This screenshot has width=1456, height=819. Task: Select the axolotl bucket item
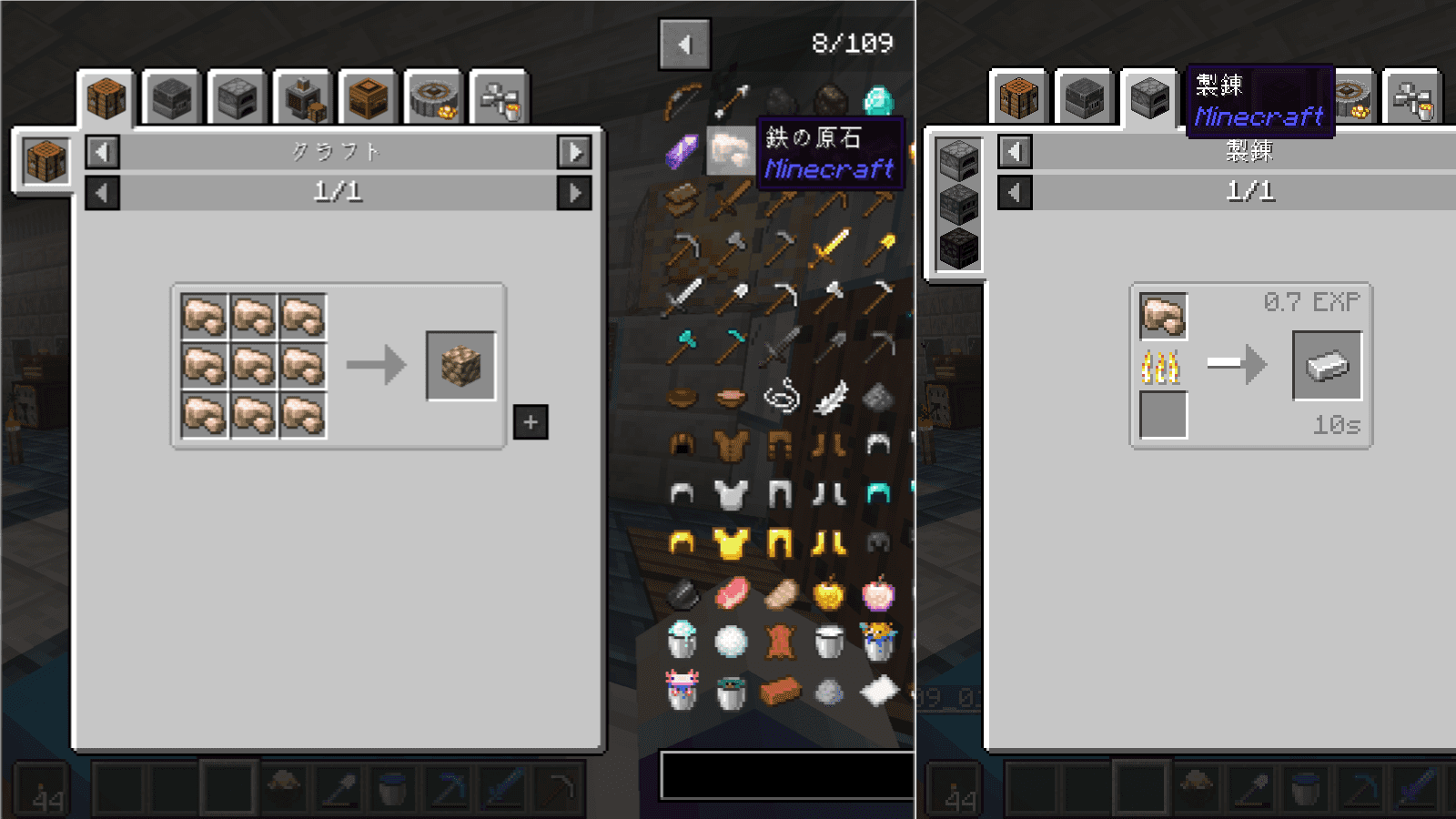click(x=682, y=691)
